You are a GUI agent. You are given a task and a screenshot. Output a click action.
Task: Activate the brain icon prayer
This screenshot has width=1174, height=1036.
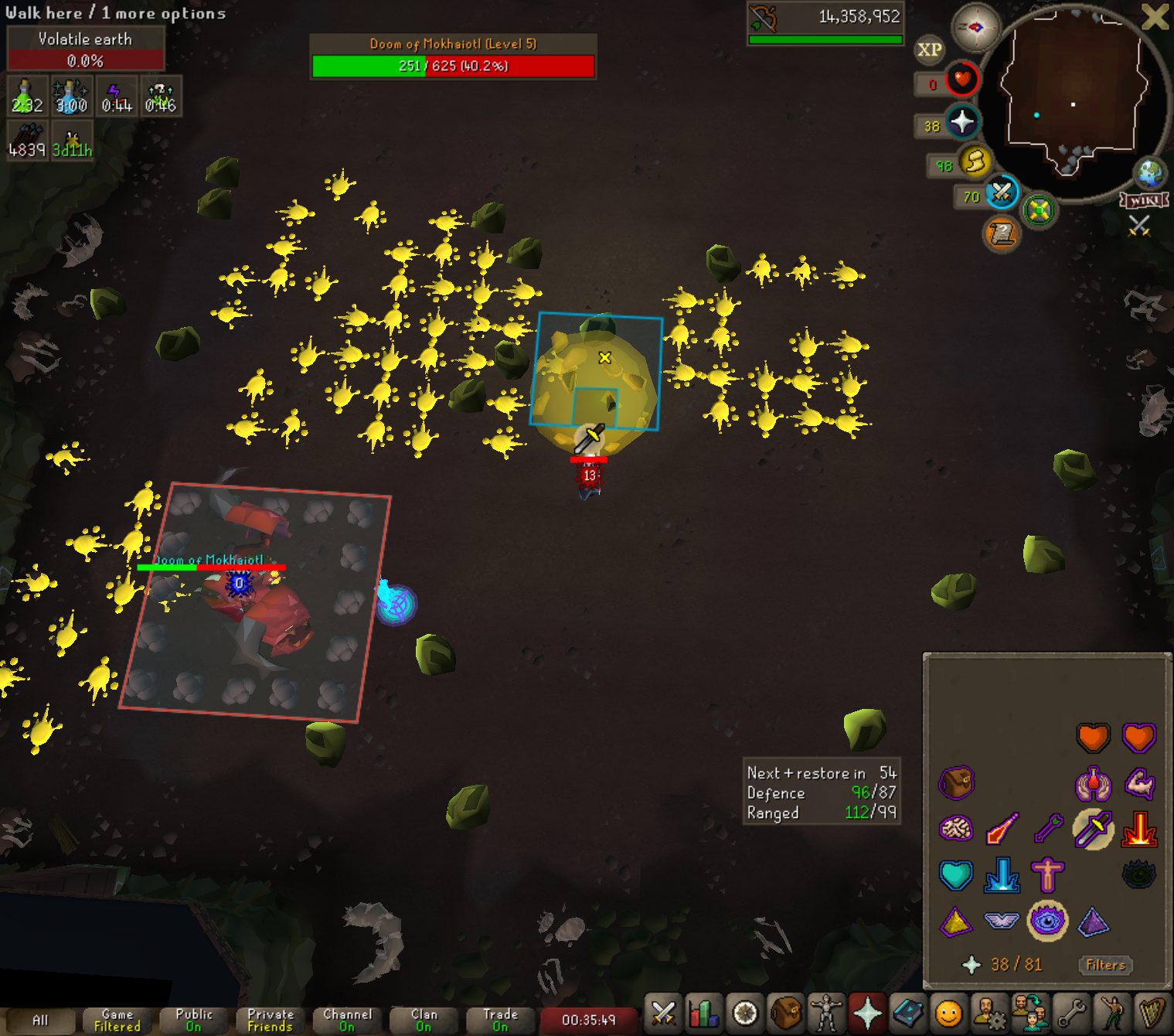pyautogui.click(x=956, y=830)
